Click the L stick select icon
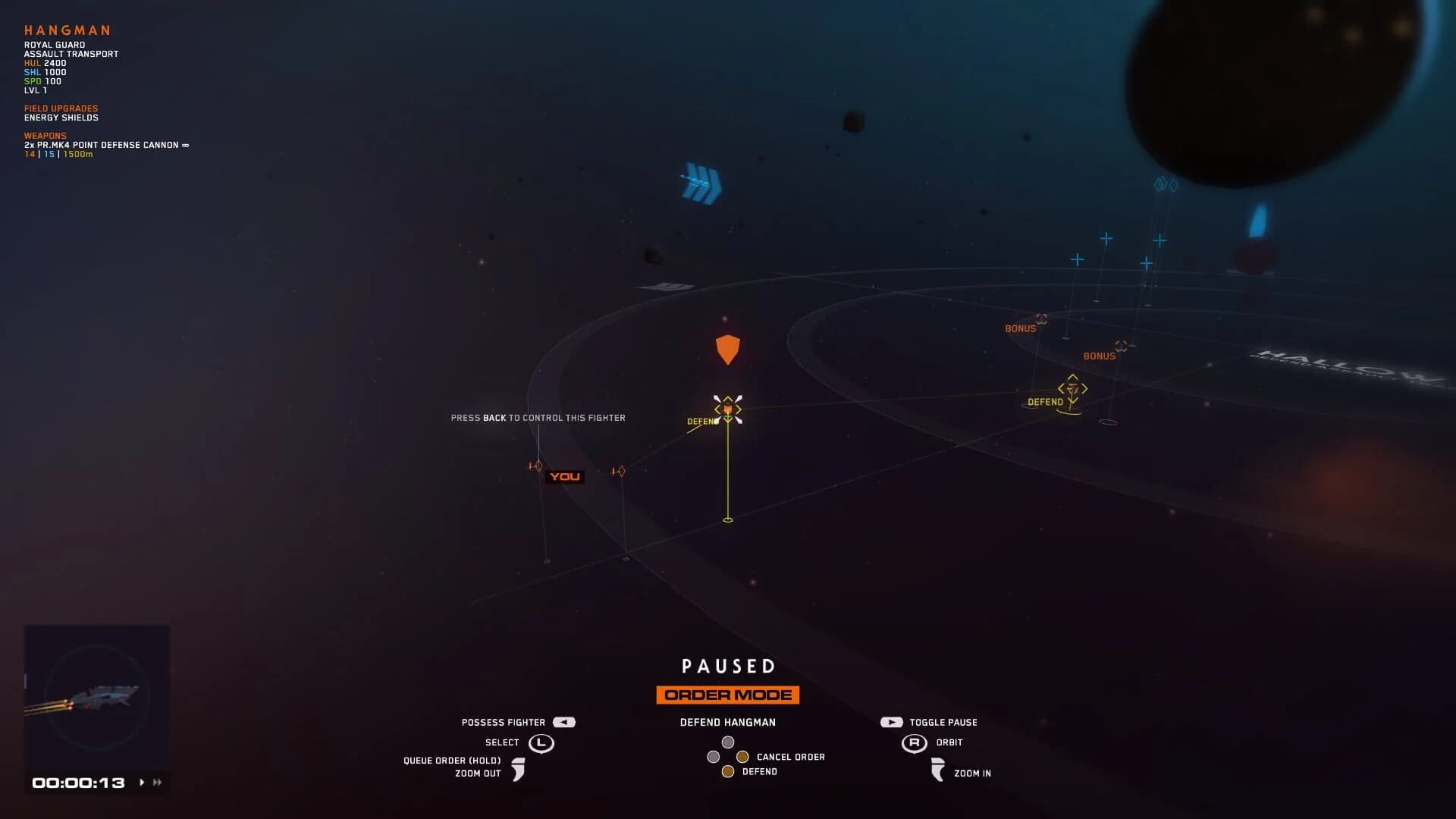The width and height of the screenshot is (1456, 819). coord(541,743)
